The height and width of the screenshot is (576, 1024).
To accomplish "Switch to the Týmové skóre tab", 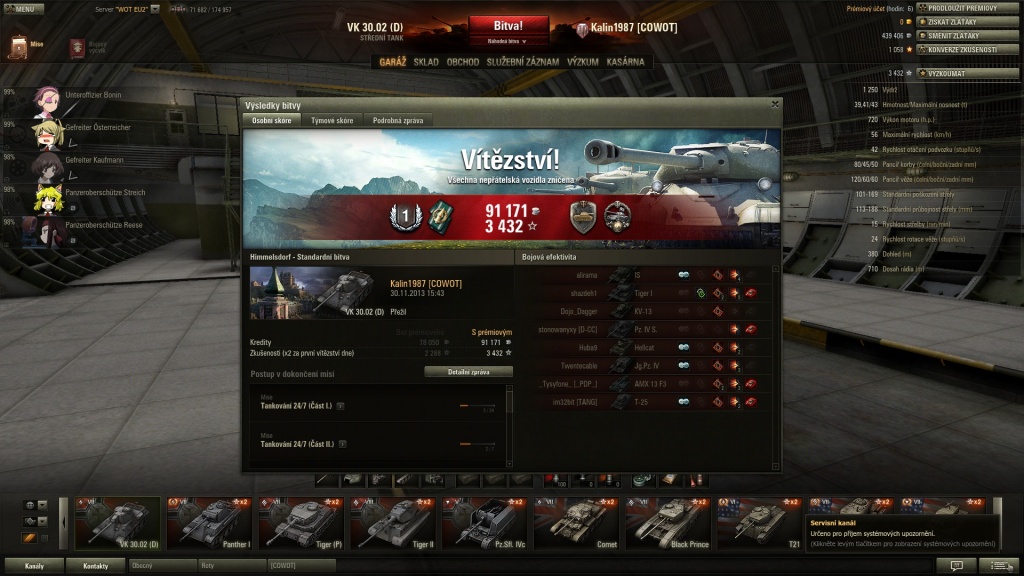I will click(x=331, y=120).
